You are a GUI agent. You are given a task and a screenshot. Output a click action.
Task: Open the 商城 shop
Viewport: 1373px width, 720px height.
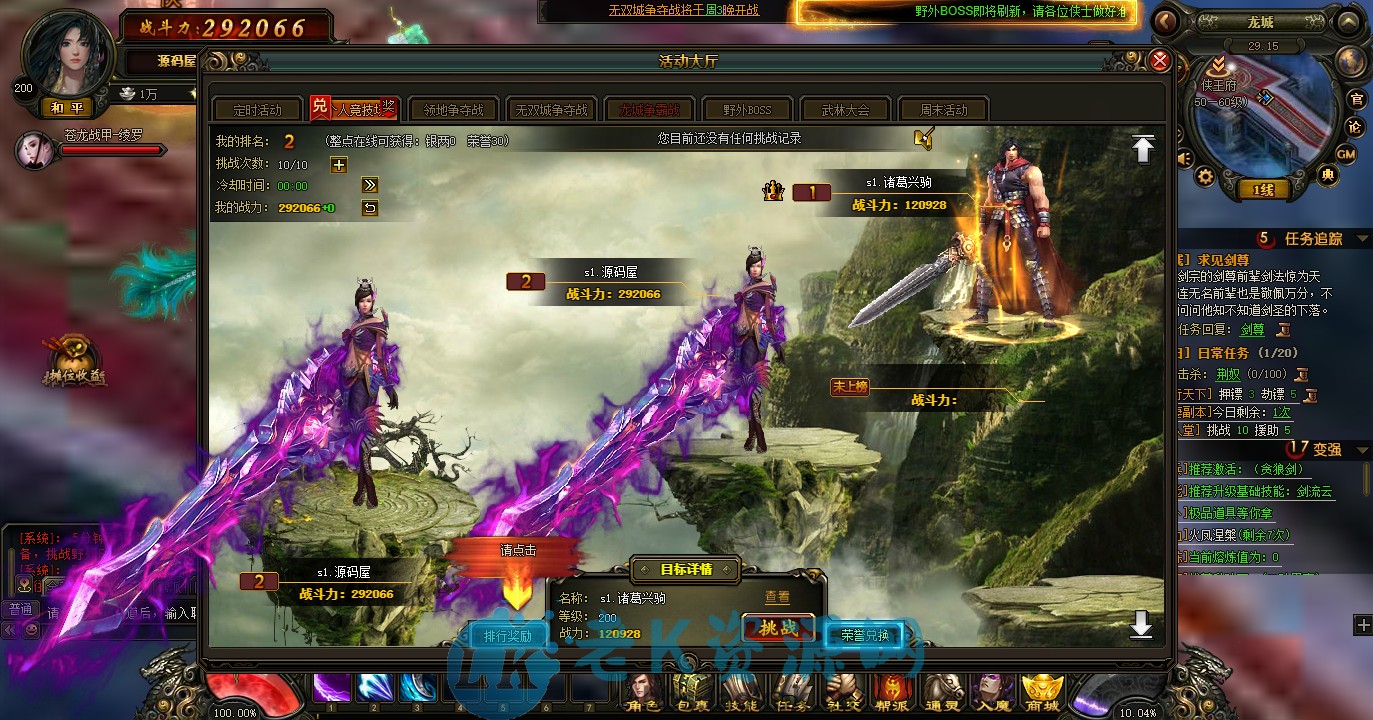(1041, 690)
